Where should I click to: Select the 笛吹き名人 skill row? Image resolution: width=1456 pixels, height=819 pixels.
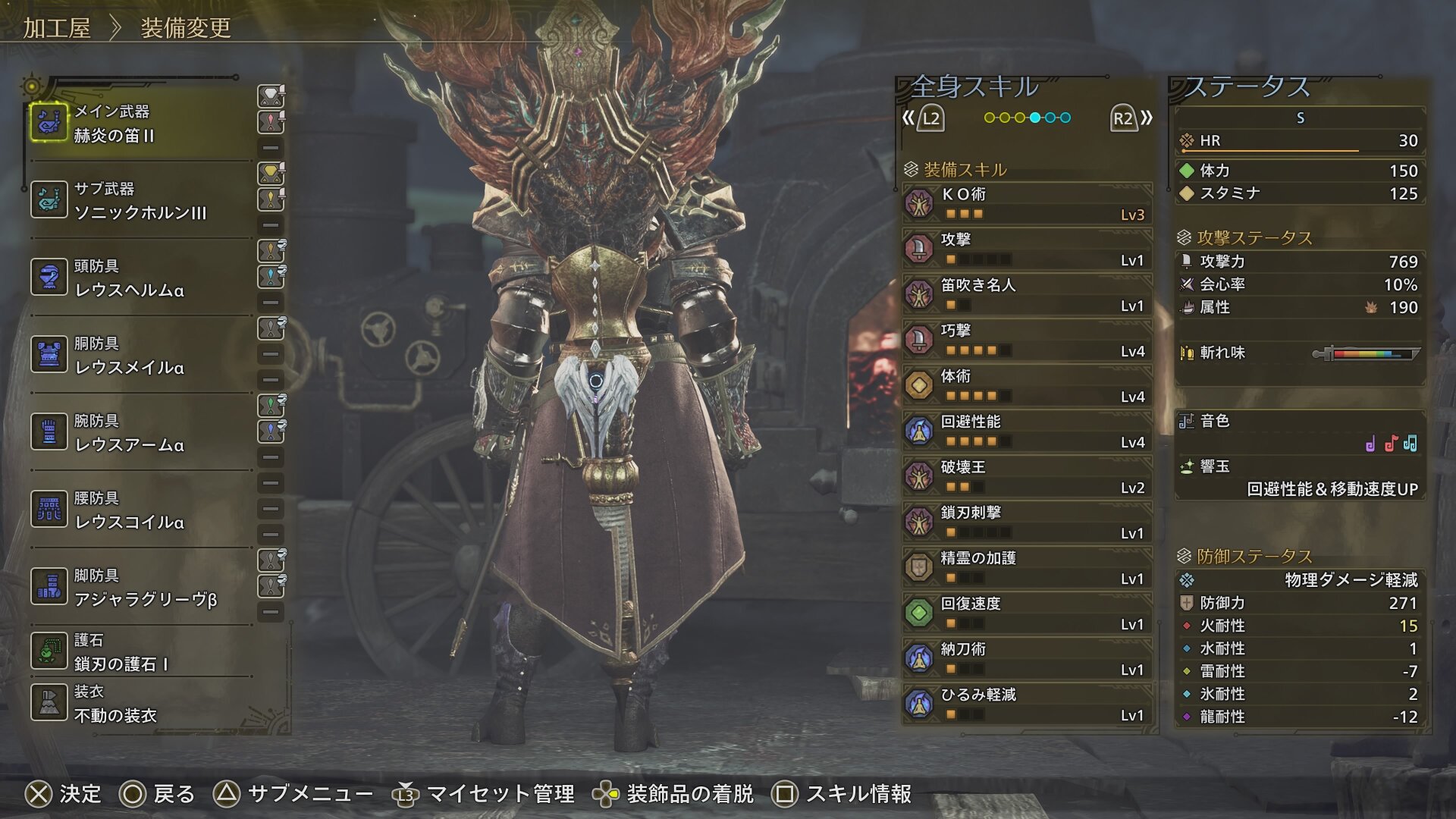1028,294
